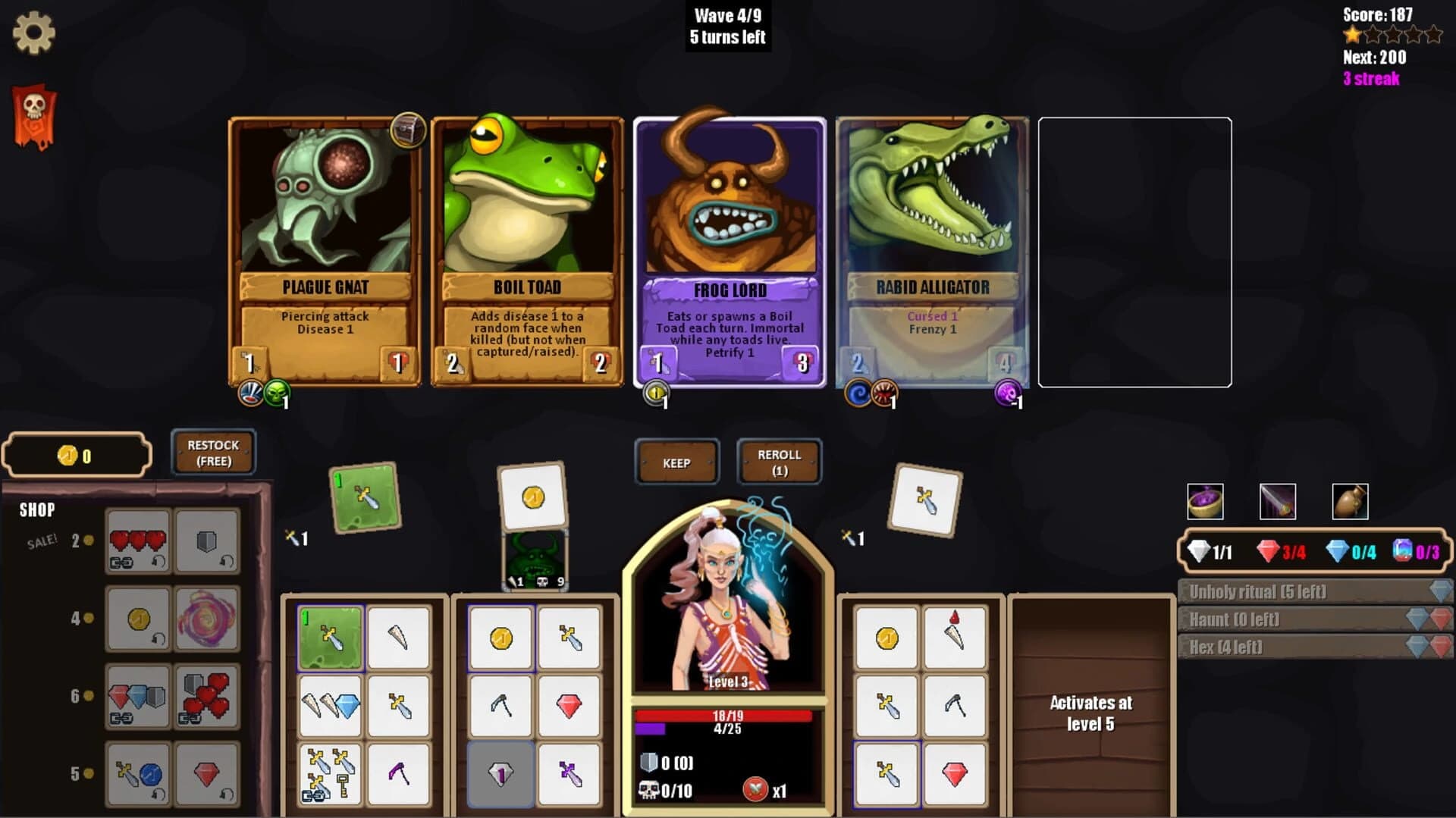Viewport: 1456px width, 818px height.
Task: Buy the shield face in the shop
Action: click(x=207, y=542)
